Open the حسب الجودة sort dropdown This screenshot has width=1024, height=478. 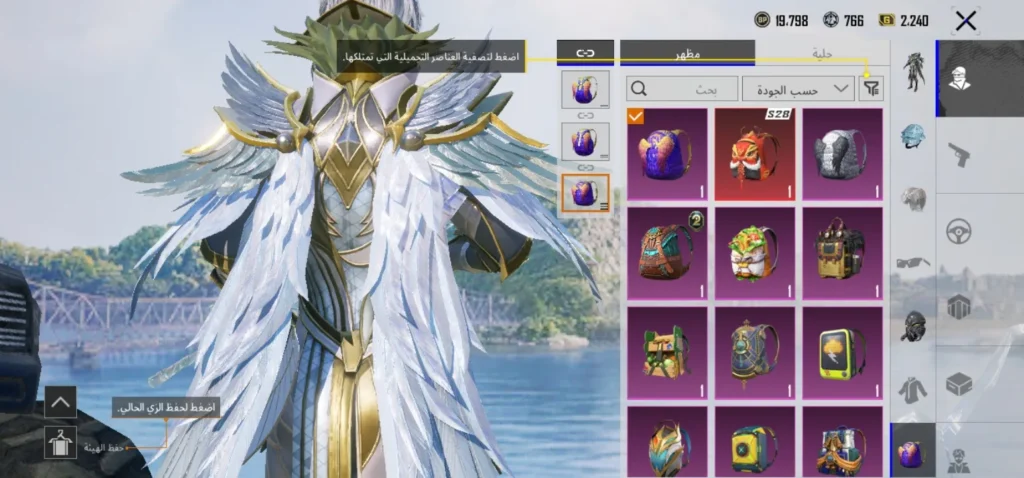(x=797, y=89)
